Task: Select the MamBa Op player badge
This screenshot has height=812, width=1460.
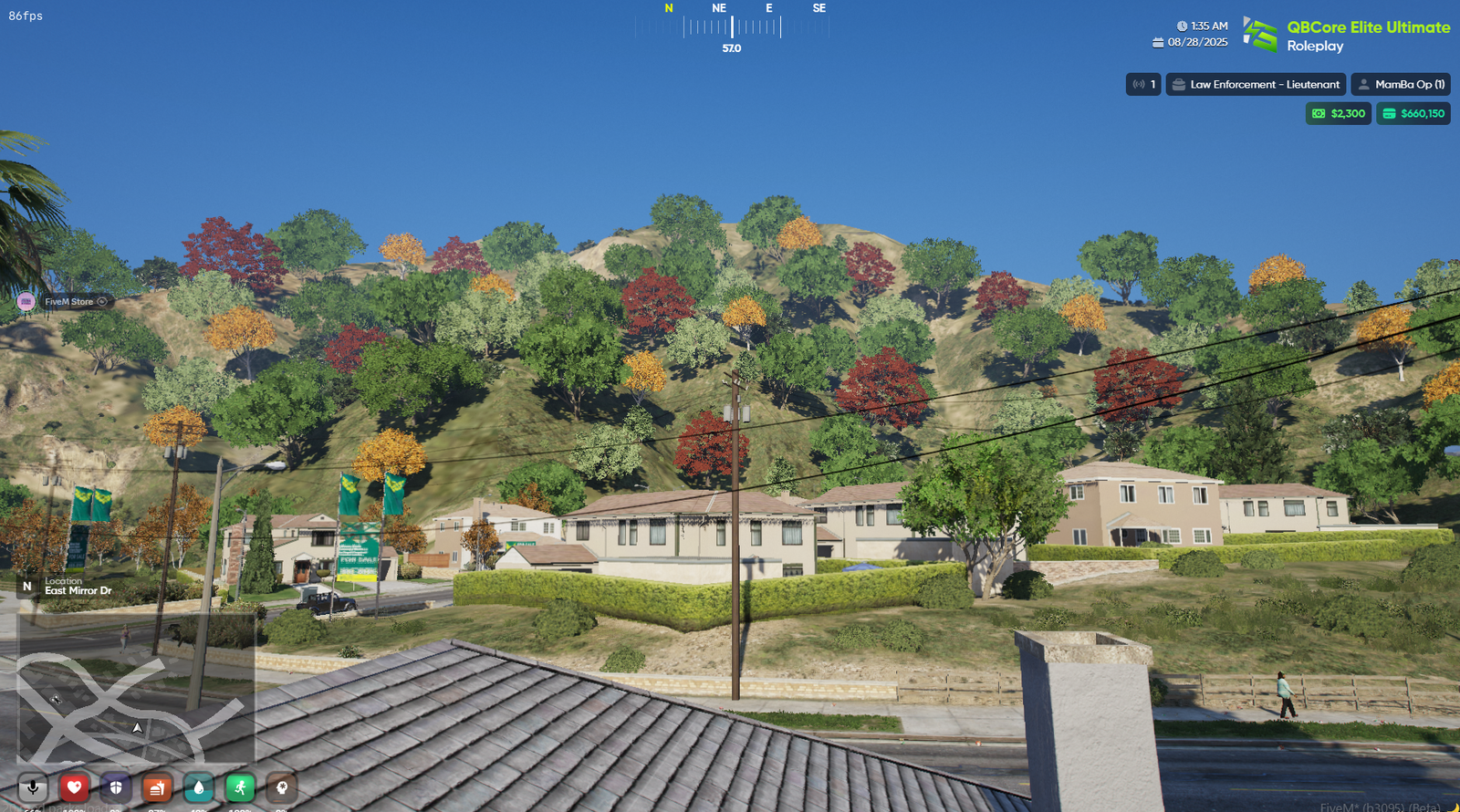Action: tap(1401, 85)
